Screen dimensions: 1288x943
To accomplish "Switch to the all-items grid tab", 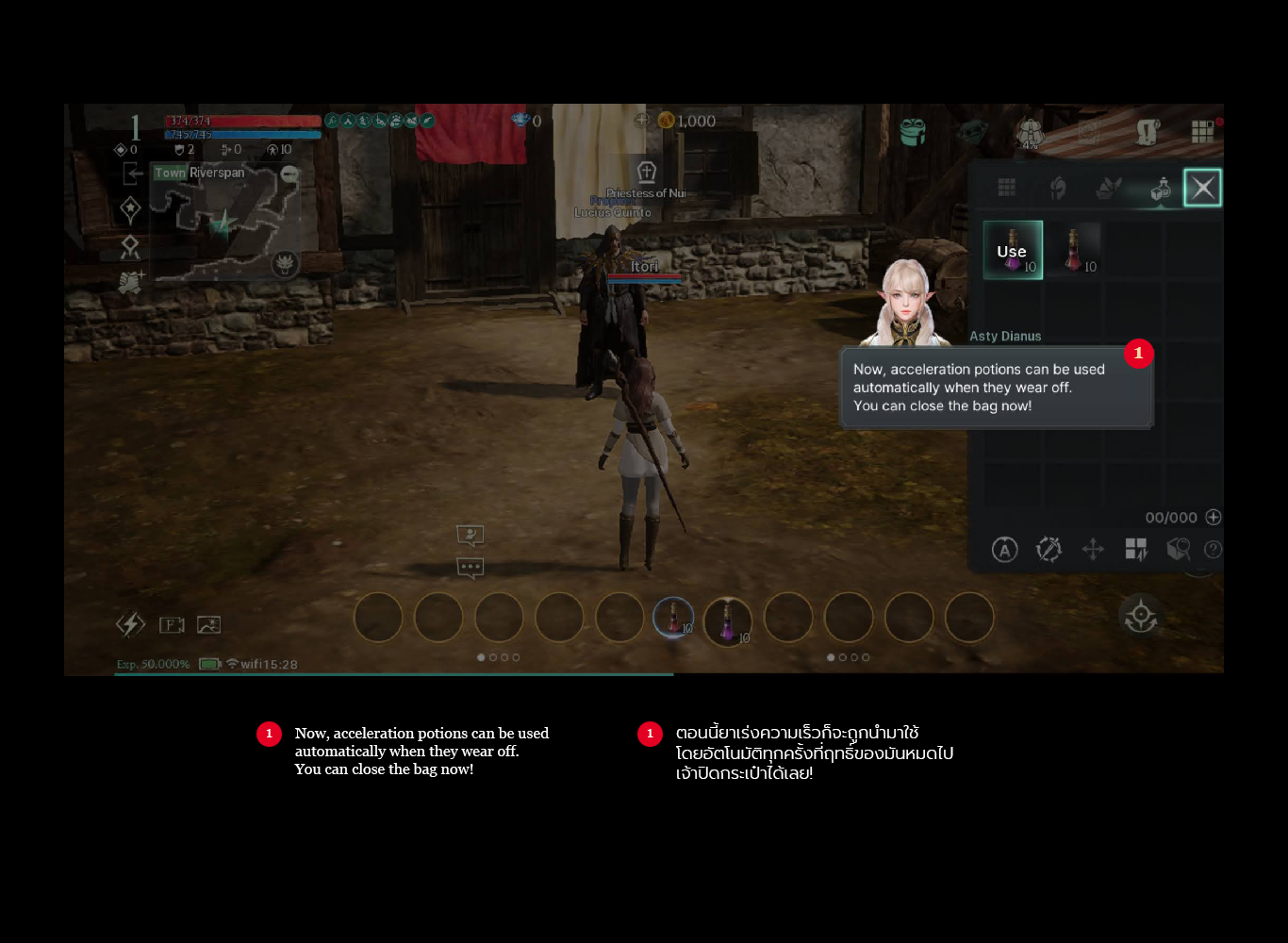I will pos(1007,188).
